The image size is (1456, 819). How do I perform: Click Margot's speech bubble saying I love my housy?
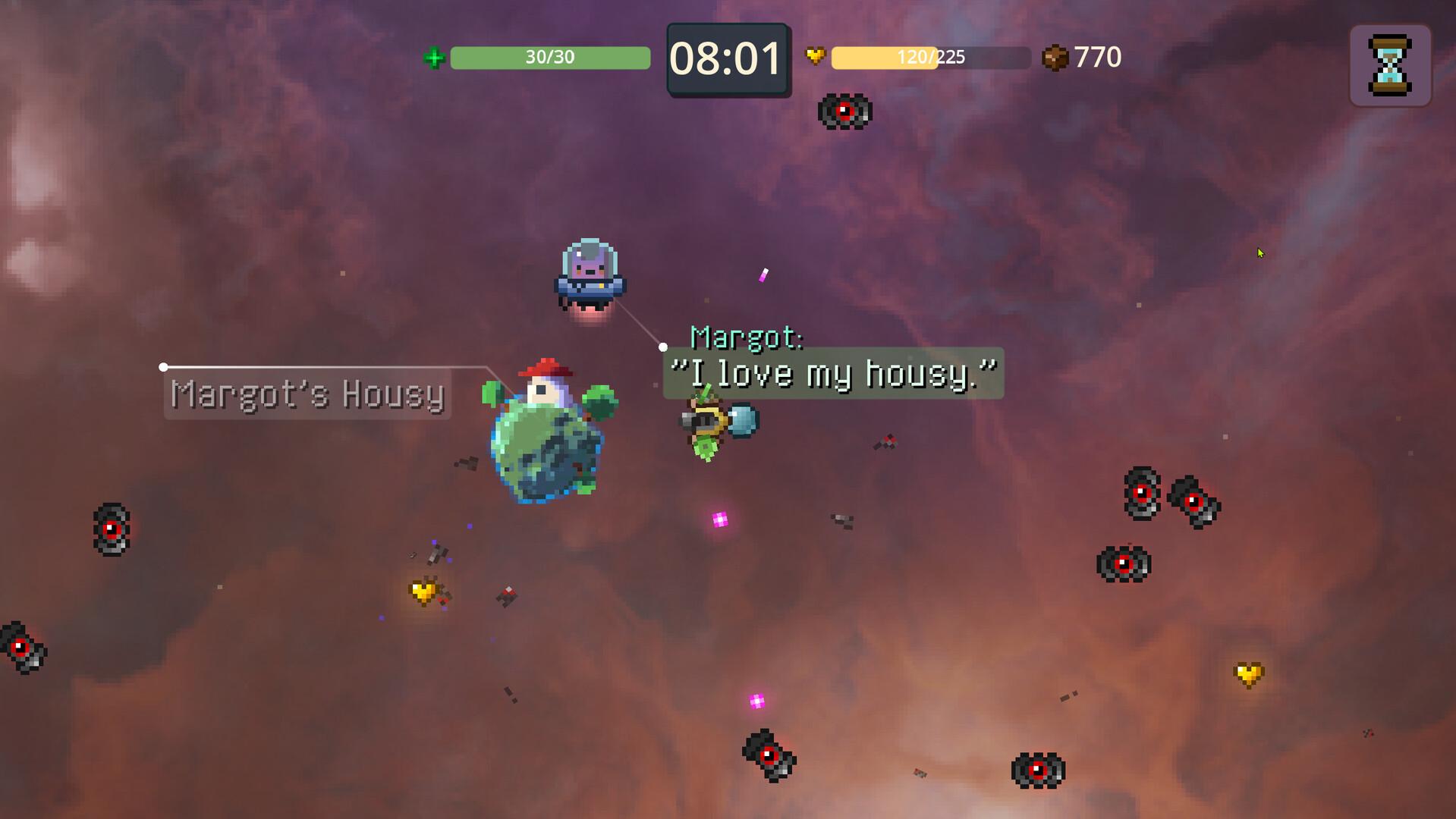pyautogui.click(x=832, y=372)
